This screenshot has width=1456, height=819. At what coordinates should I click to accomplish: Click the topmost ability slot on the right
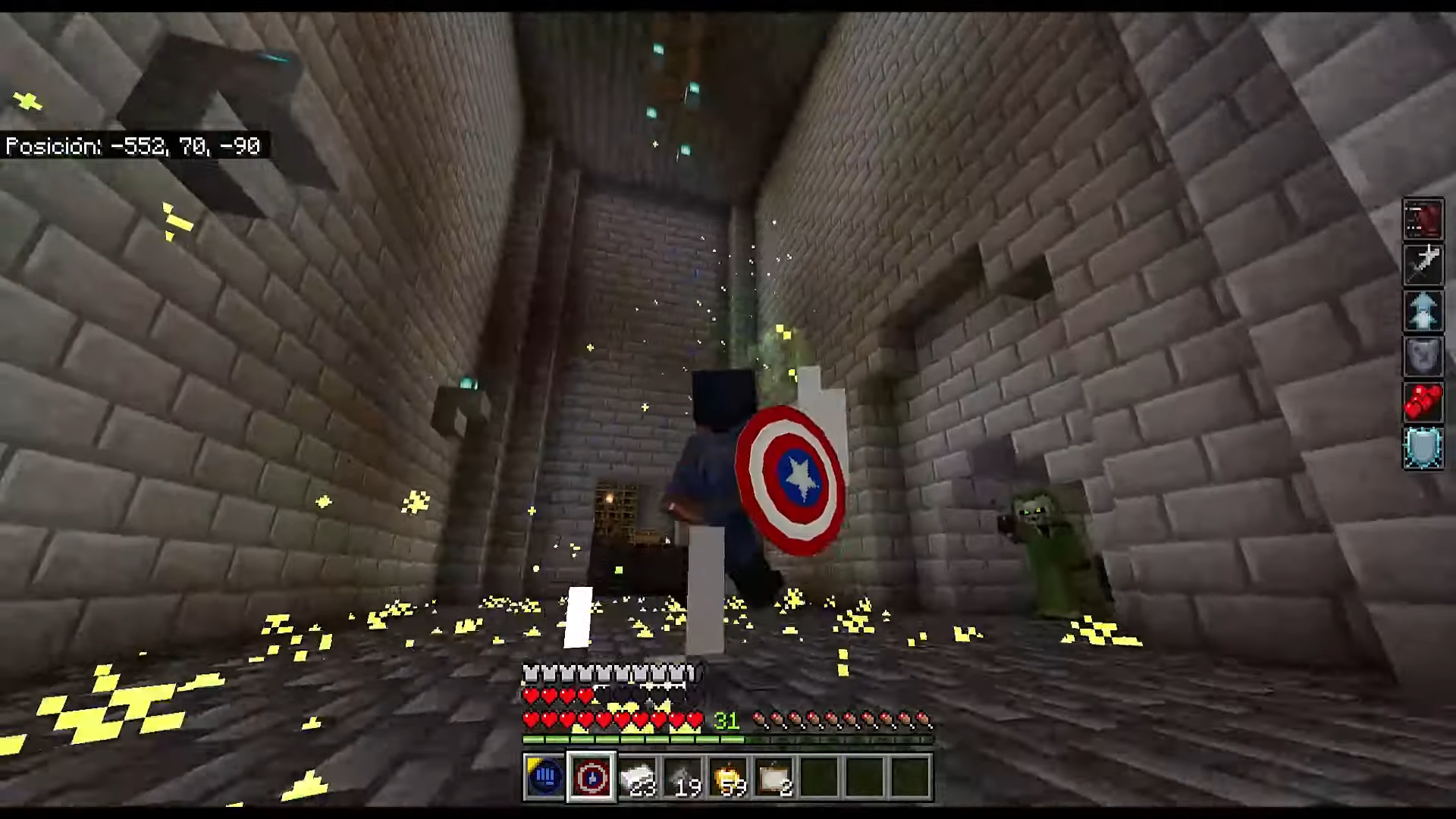1423,219
